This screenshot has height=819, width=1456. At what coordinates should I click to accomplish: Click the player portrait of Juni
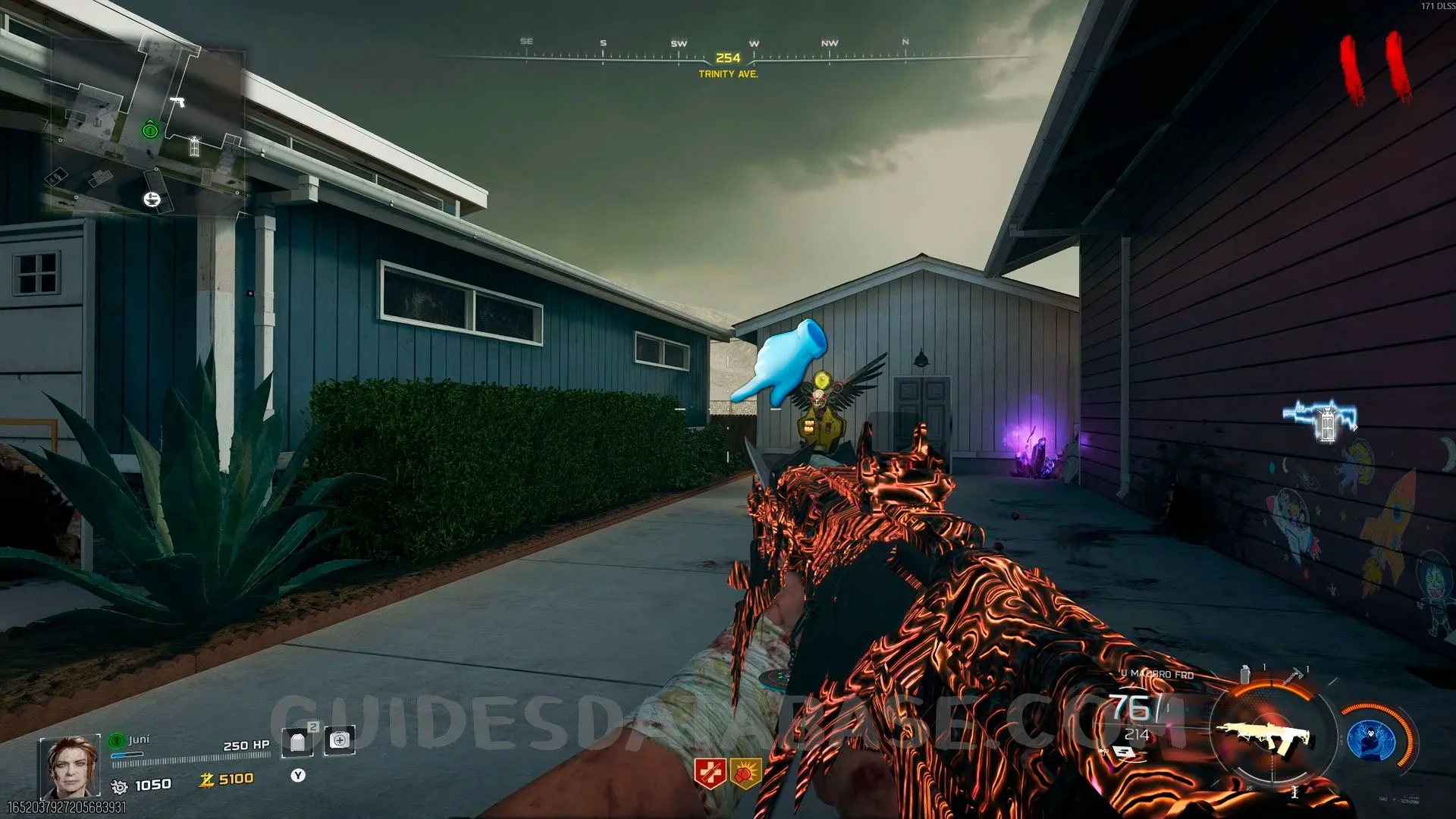click(69, 765)
